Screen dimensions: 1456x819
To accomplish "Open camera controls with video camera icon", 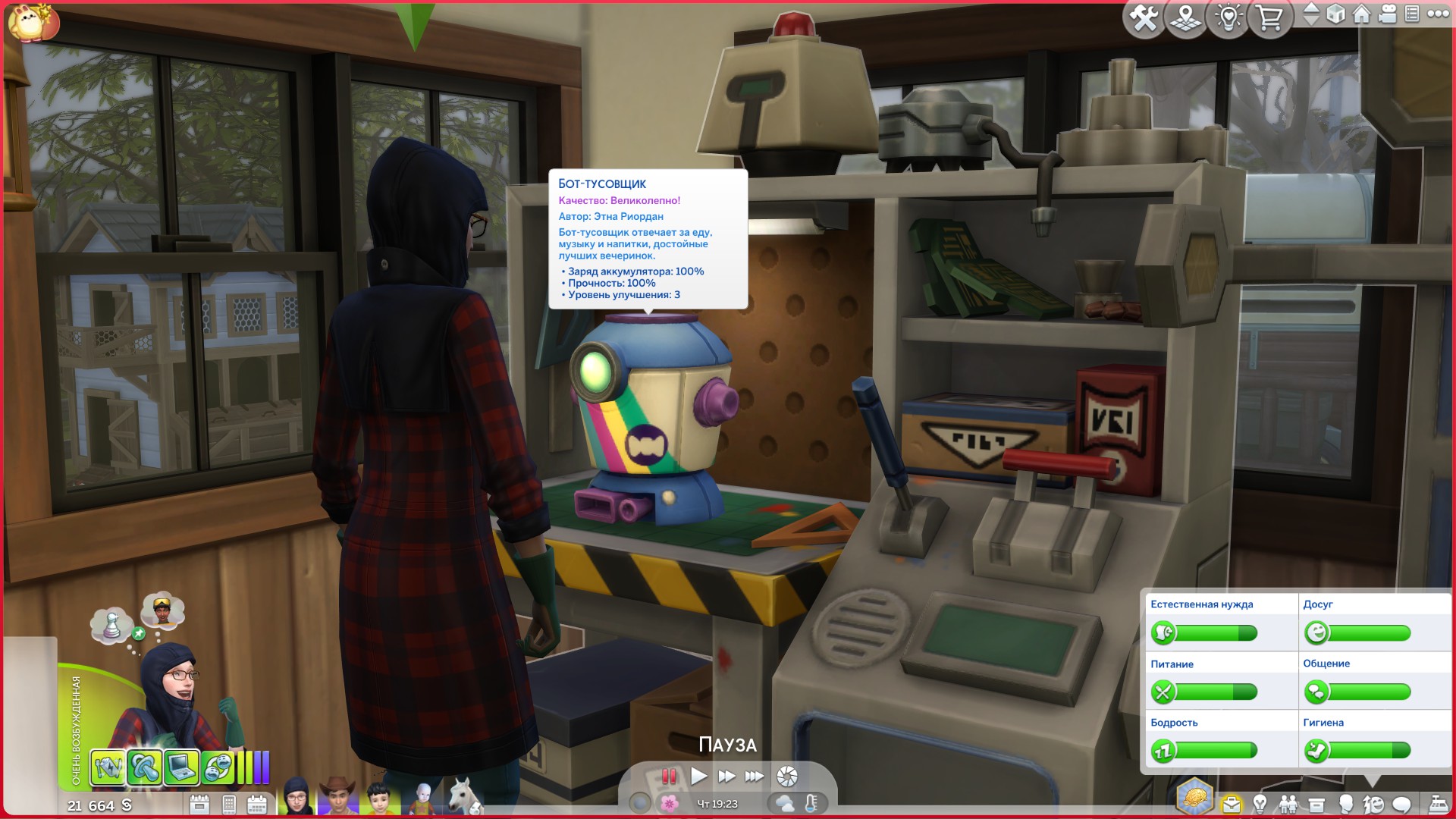I will [1388, 14].
